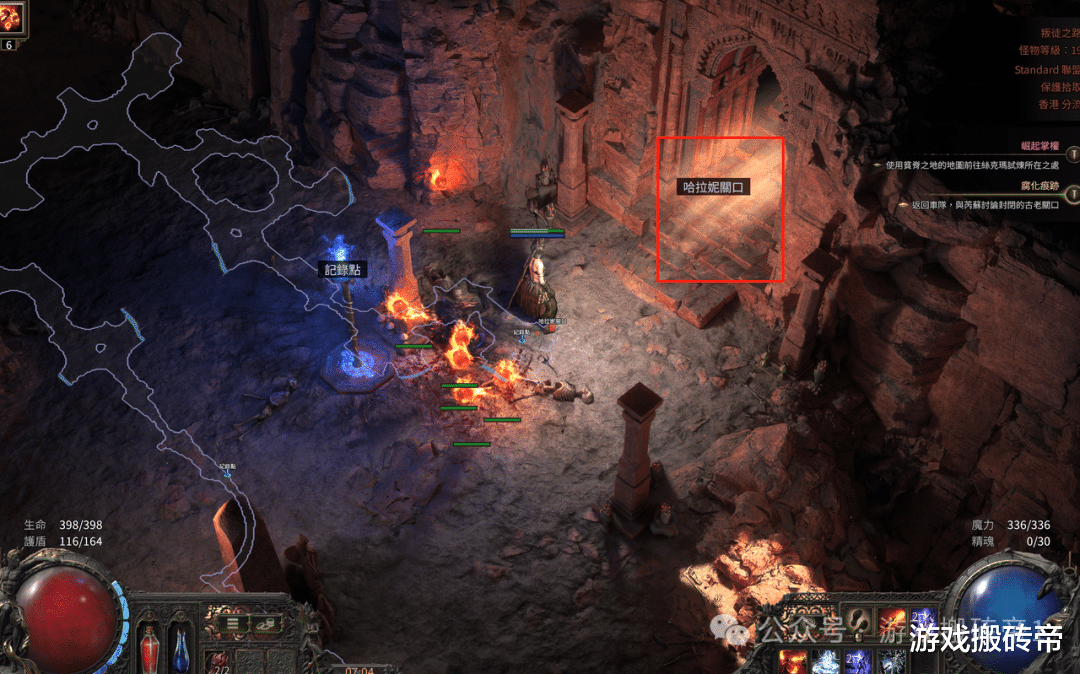Open the three-line menu button

pyautogui.click(x=232, y=623)
